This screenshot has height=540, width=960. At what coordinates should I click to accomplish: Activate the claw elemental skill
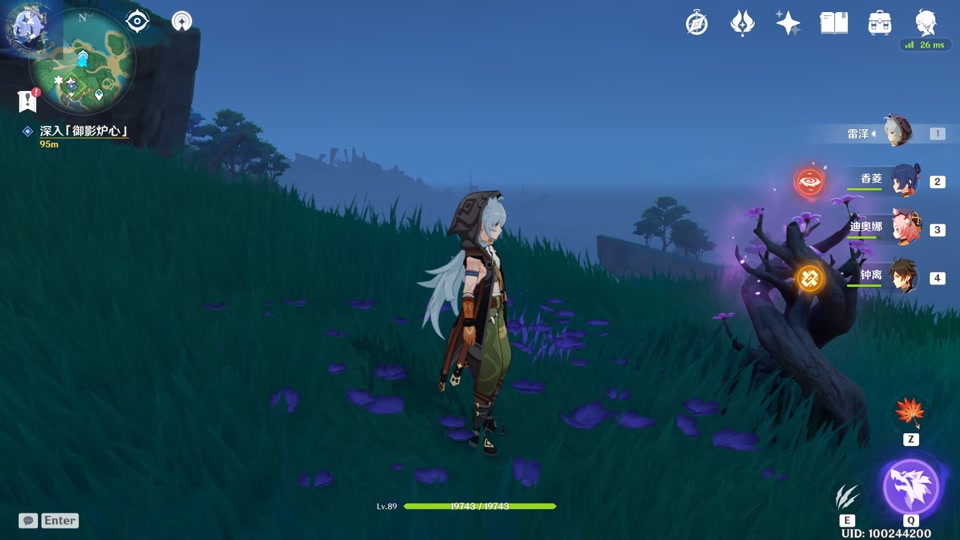pos(847,496)
